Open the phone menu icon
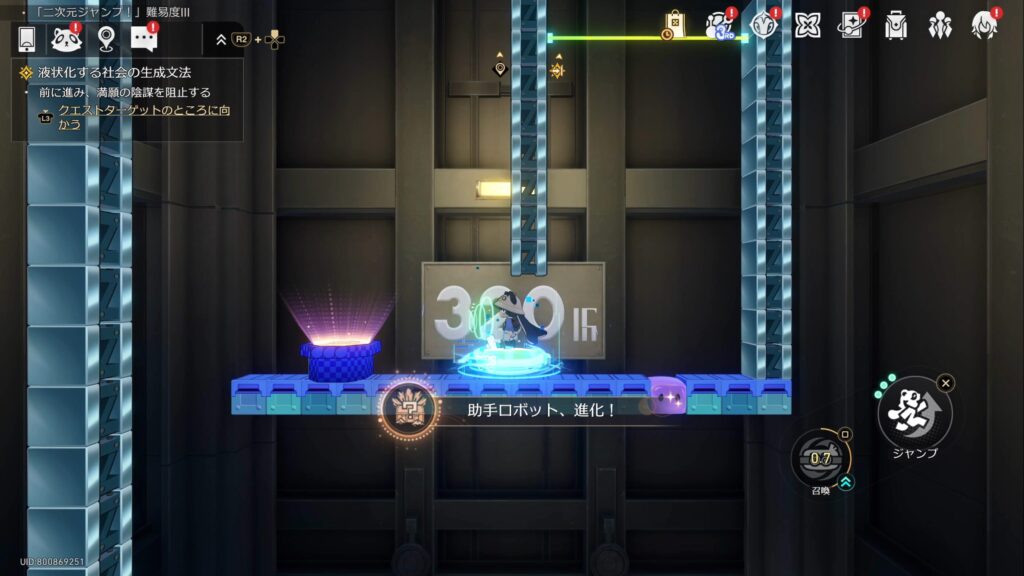Screen dimensions: 1024x576 (x=27, y=39)
